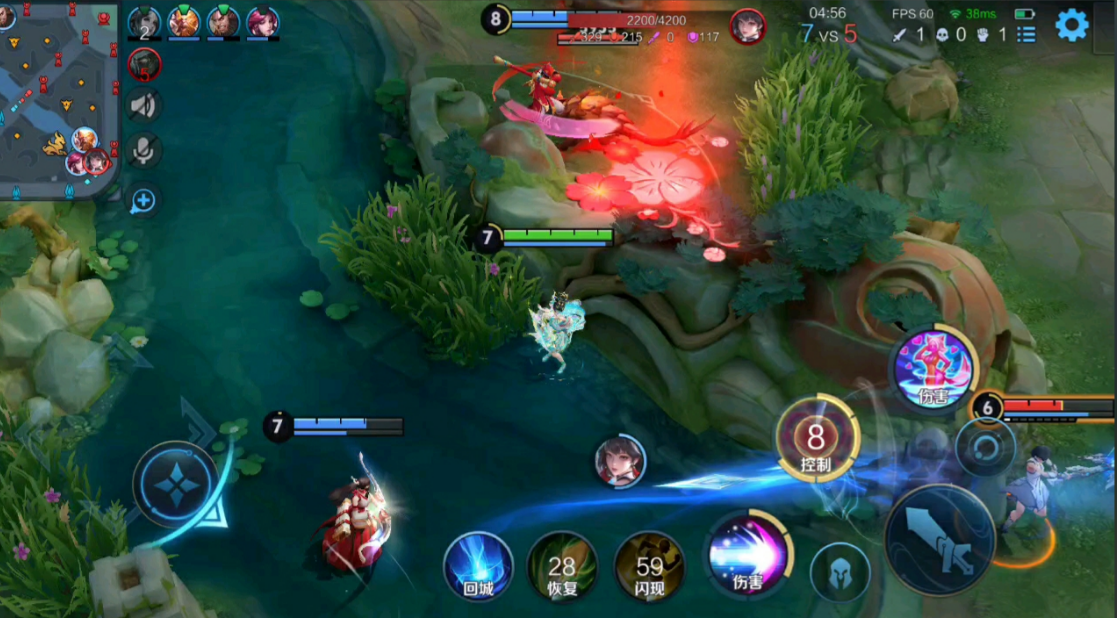
Task: Tap the movement joystick control
Action: tap(176, 485)
